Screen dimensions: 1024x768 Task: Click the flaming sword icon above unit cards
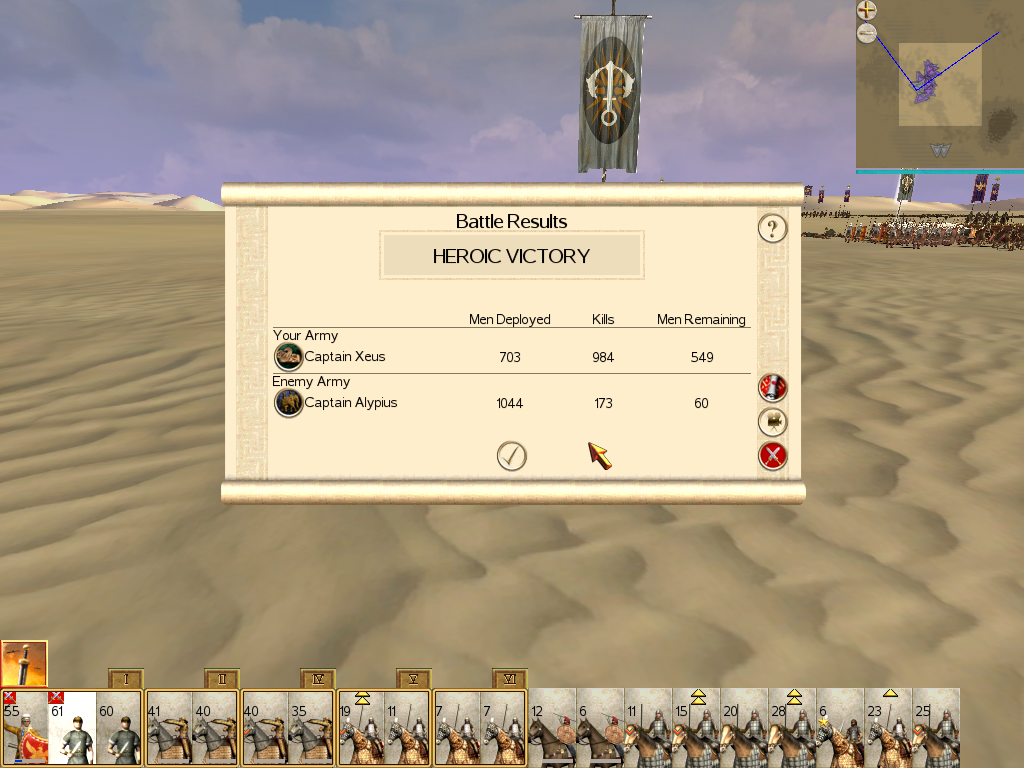(24, 663)
